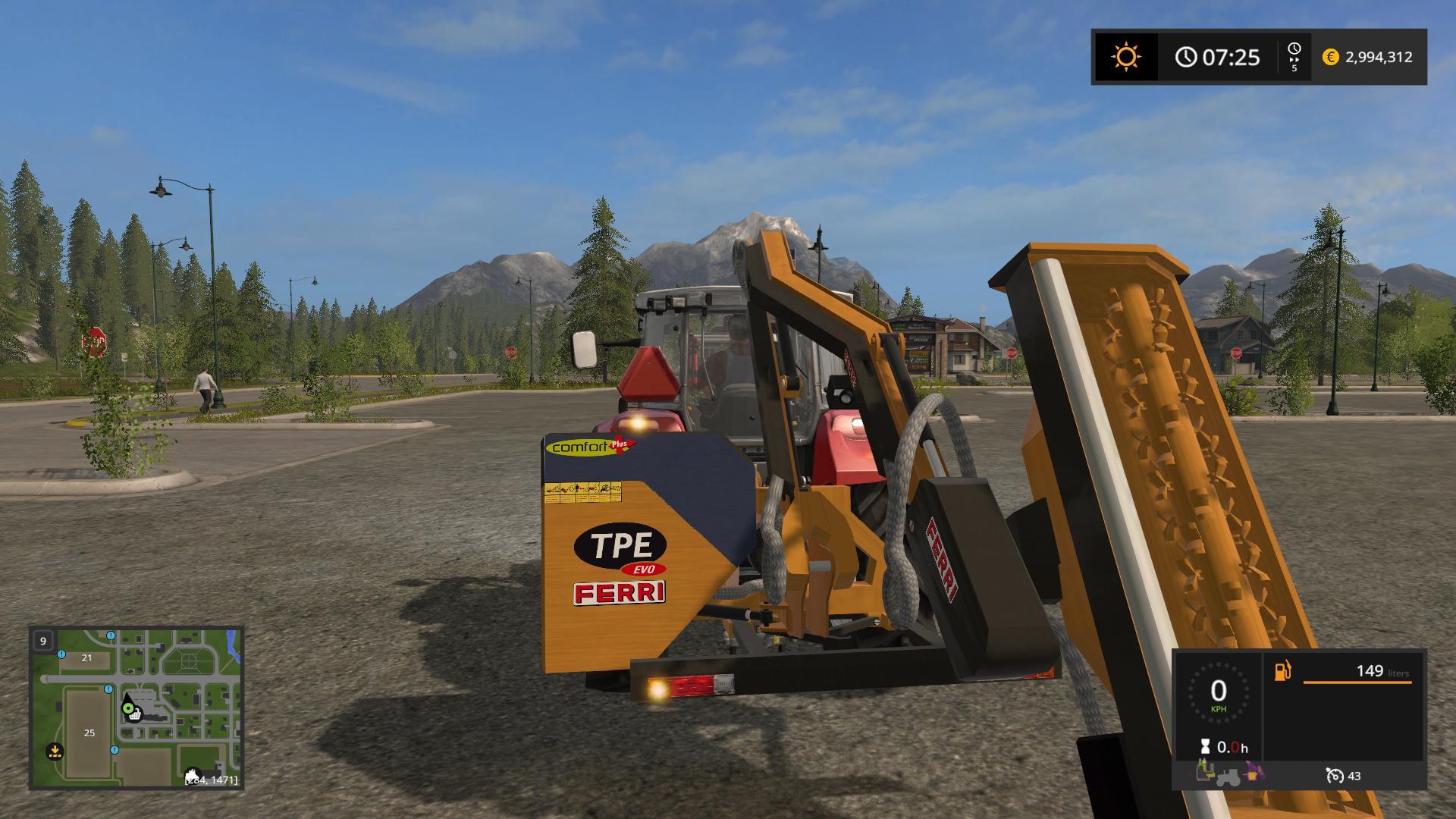Click the orange fuel pump icon
The height and width of the screenshot is (819, 1456).
[x=1282, y=671]
